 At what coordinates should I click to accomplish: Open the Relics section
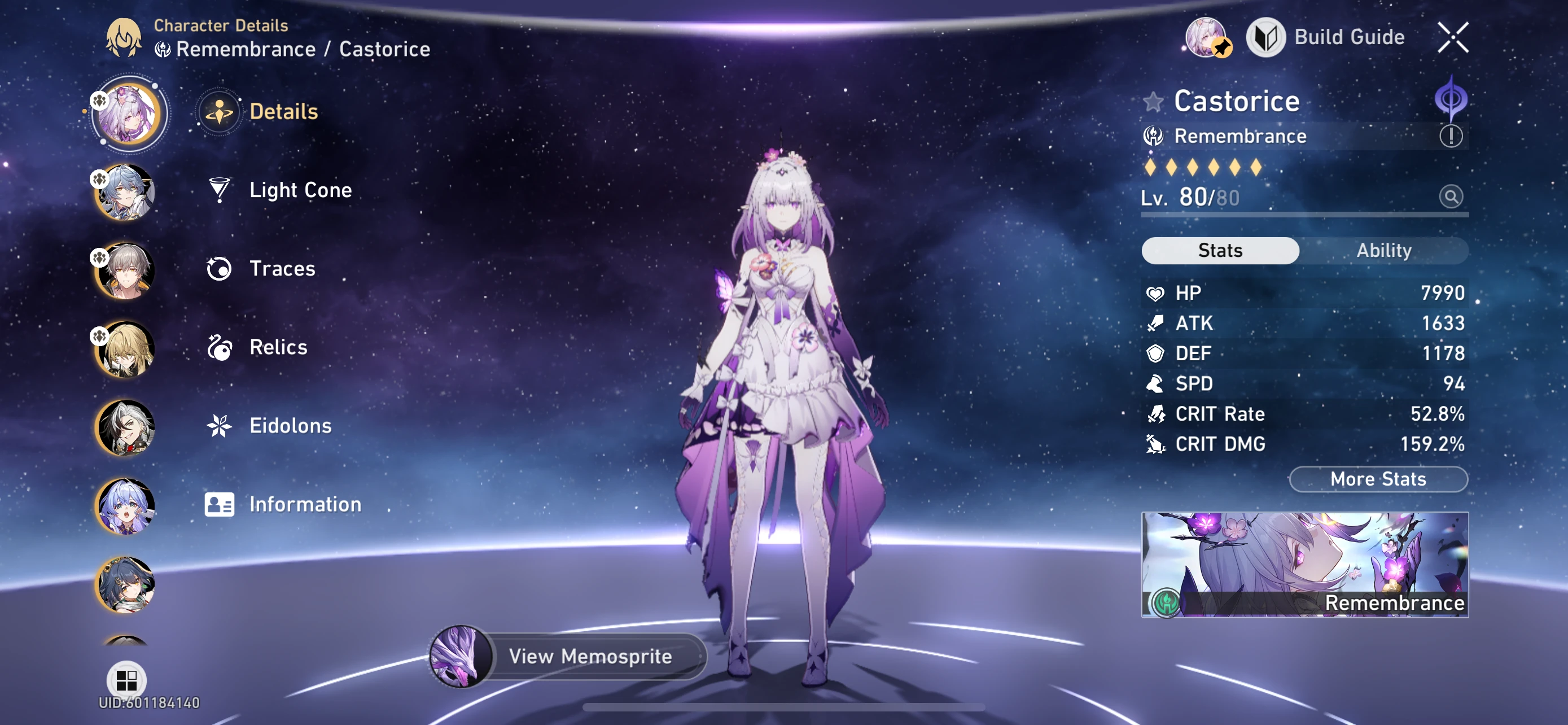[278, 347]
